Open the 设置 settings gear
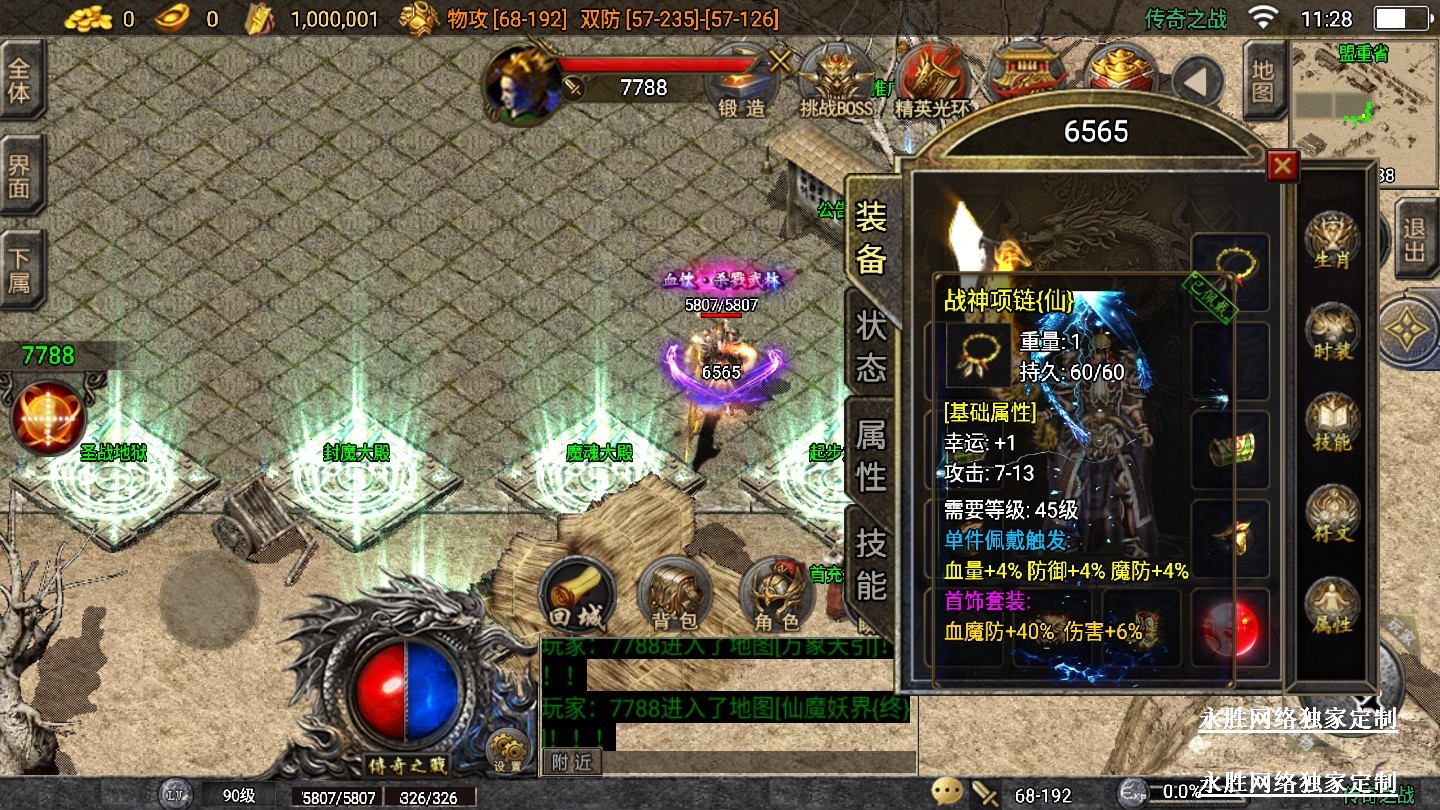Viewport: 1440px width, 810px height. 508,751
